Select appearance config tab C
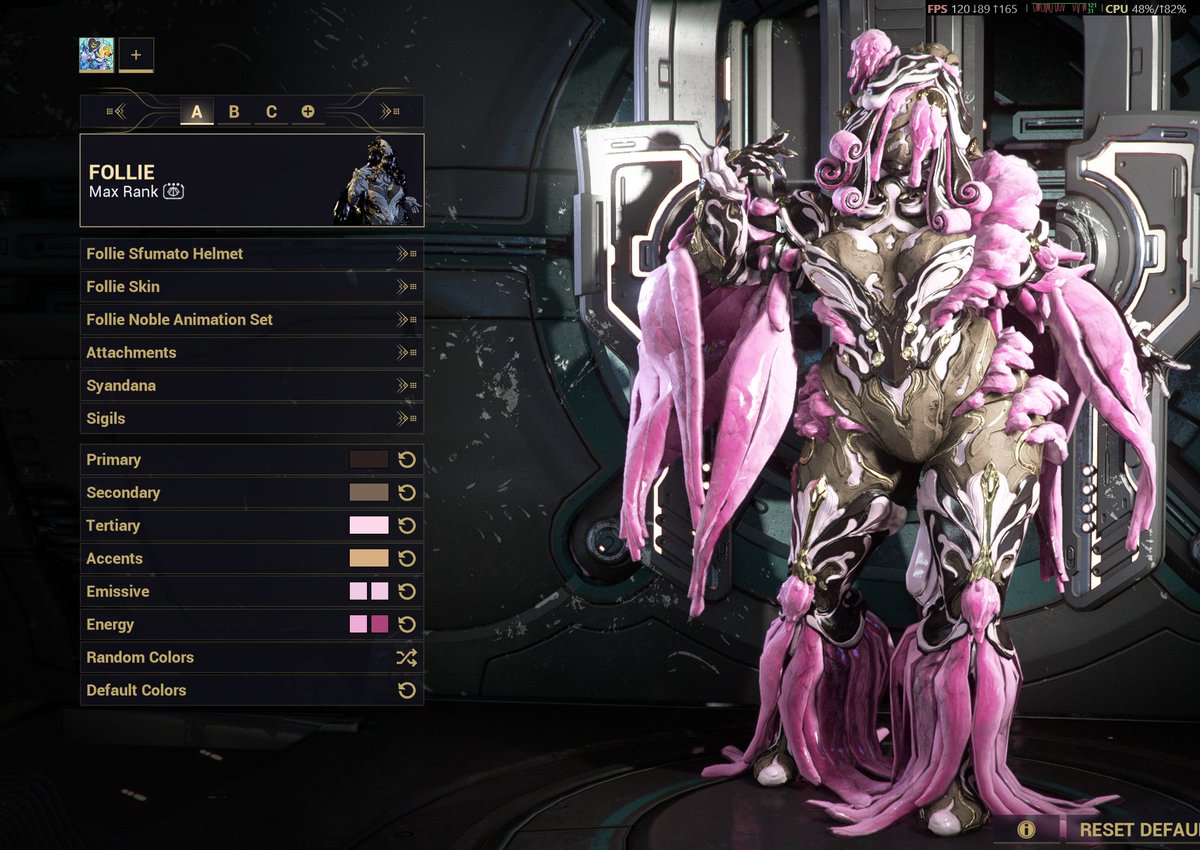Viewport: 1200px width, 850px height. [x=271, y=111]
